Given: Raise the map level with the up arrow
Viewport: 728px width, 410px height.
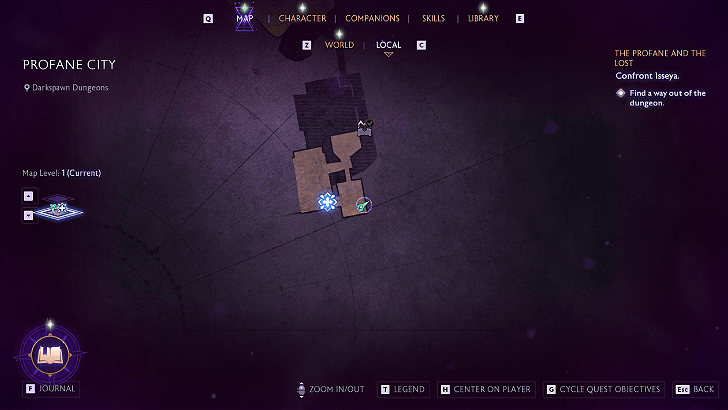Looking at the screenshot, I should (28, 196).
